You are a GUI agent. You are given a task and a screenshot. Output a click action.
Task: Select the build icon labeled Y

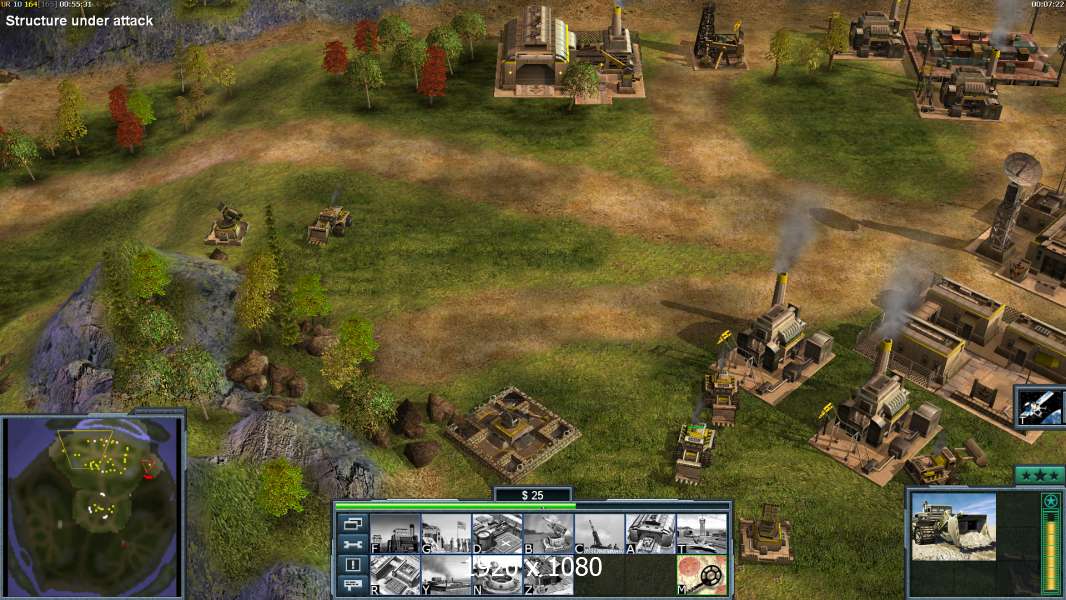[x=445, y=574]
